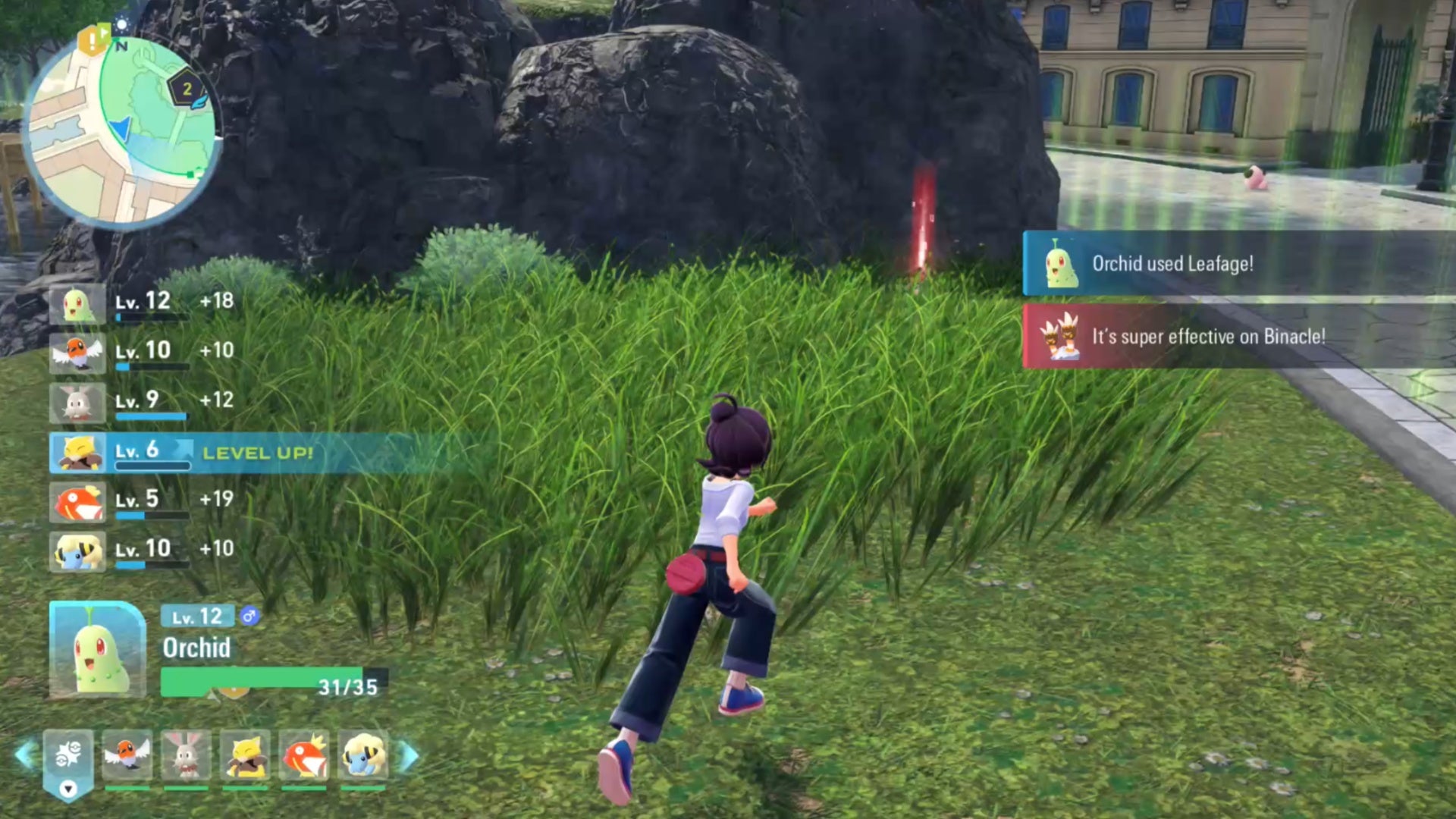Select the Lv. 5 Magikarp party row

pyautogui.click(x=141, y=501)
